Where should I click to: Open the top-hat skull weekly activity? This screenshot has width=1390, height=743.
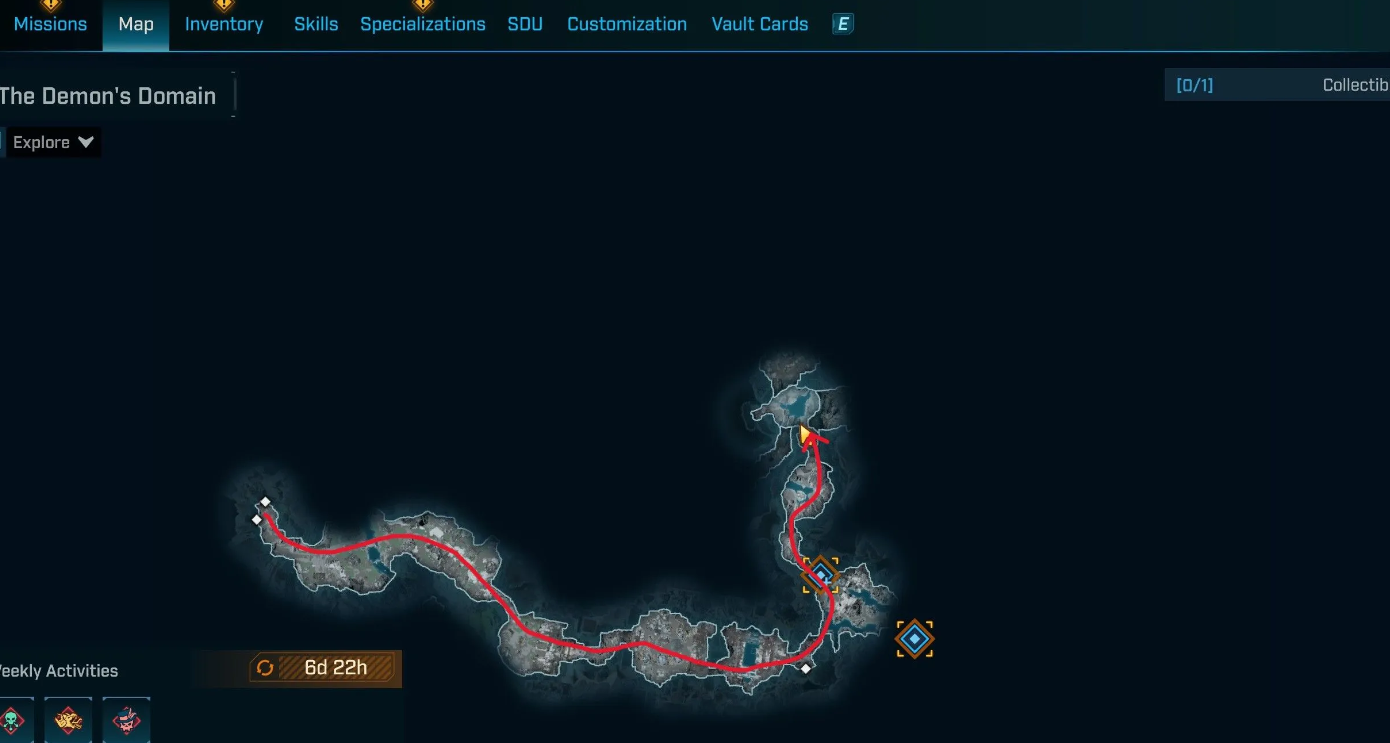[x=126, y=719]
